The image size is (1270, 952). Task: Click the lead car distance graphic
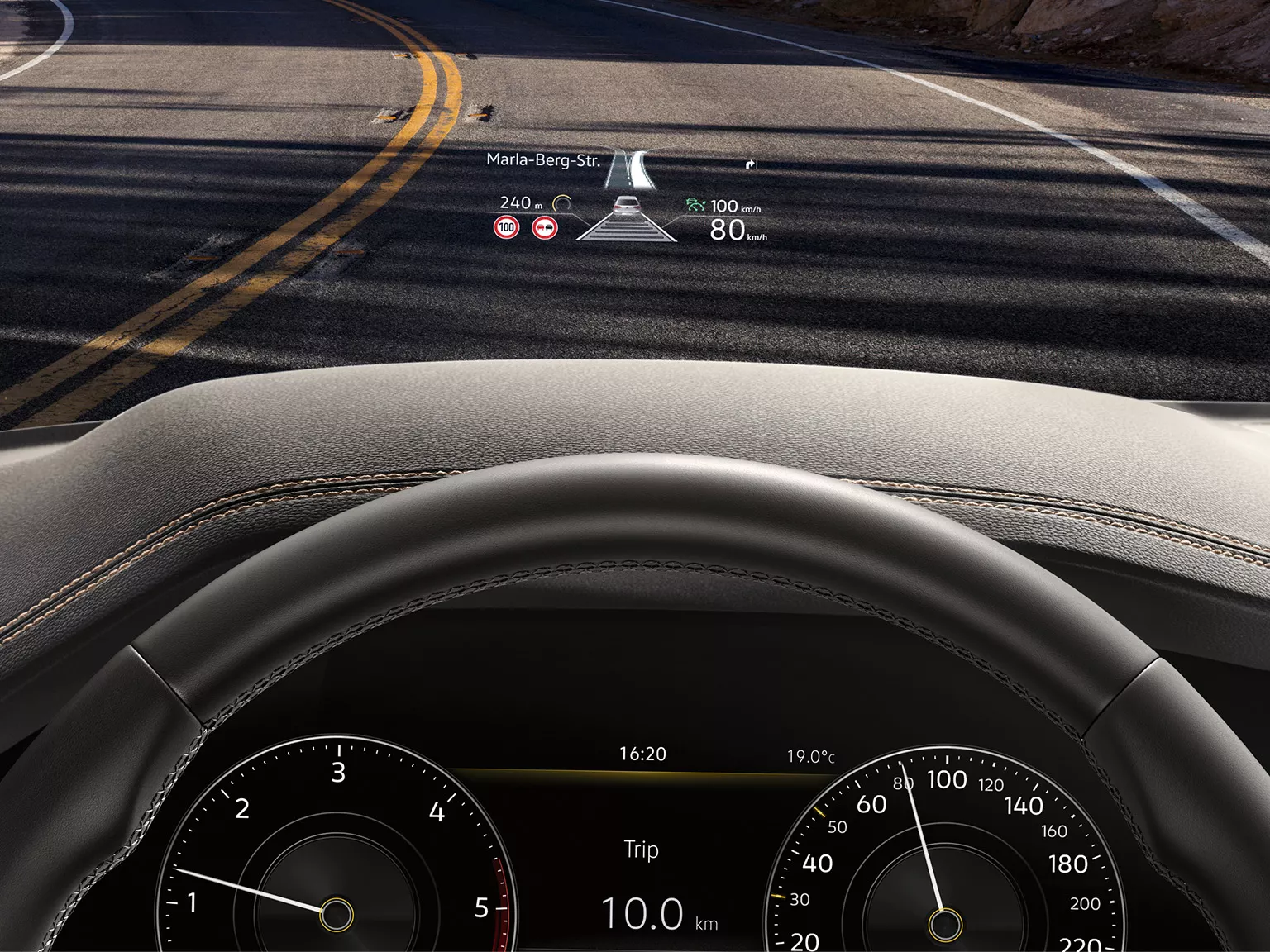pyautogui.click(x=626, y=219)
